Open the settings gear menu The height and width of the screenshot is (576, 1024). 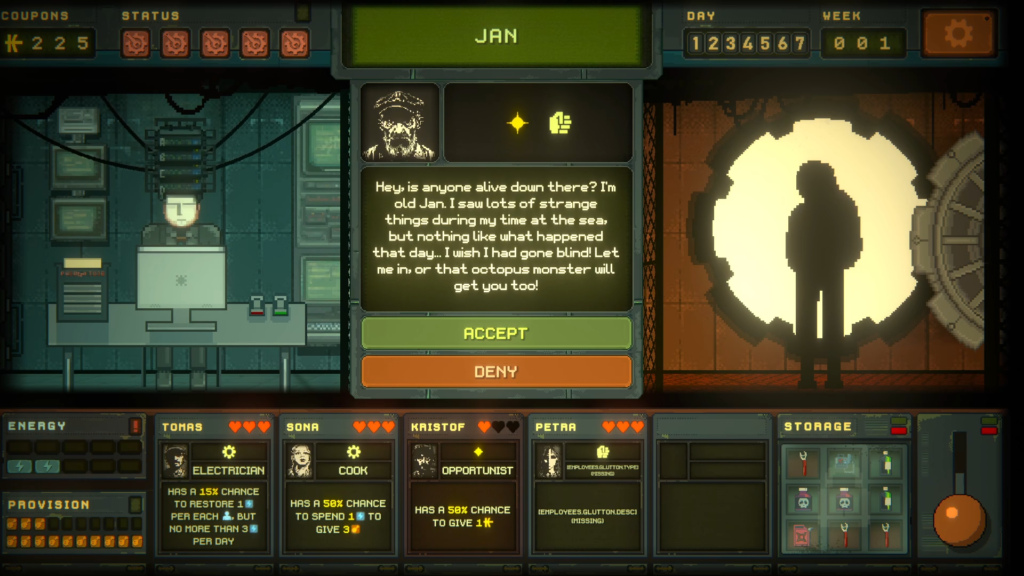point(958,34)
